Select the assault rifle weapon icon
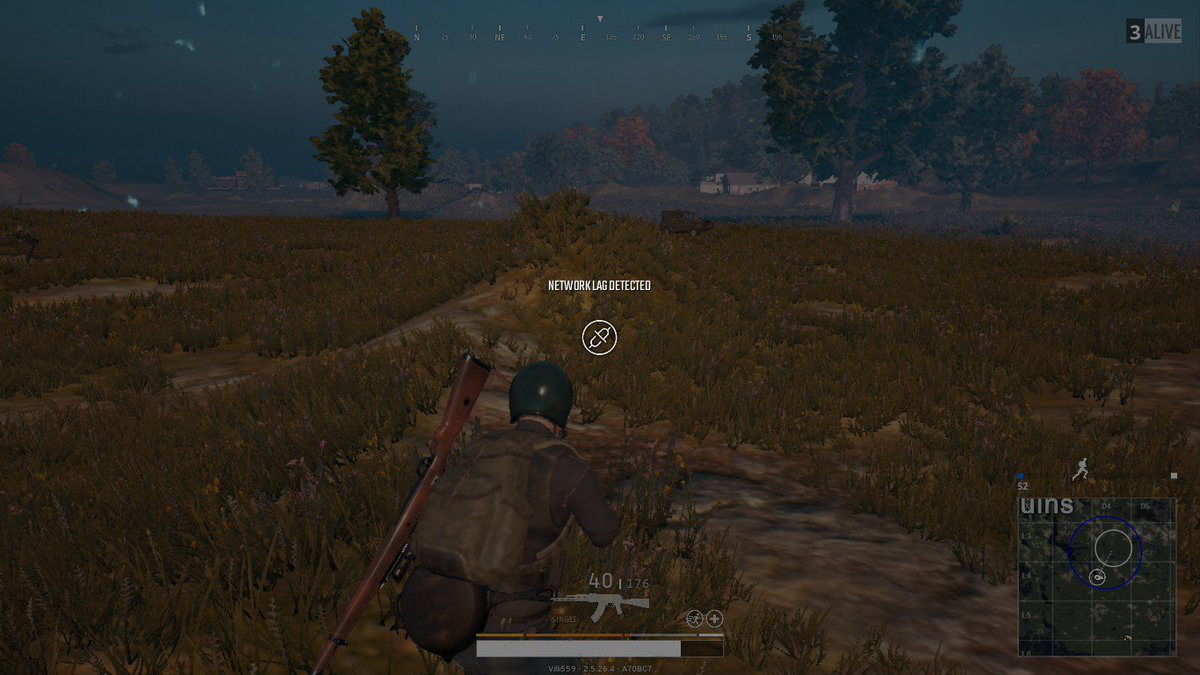1200x675 pixels. pos(600,605)
